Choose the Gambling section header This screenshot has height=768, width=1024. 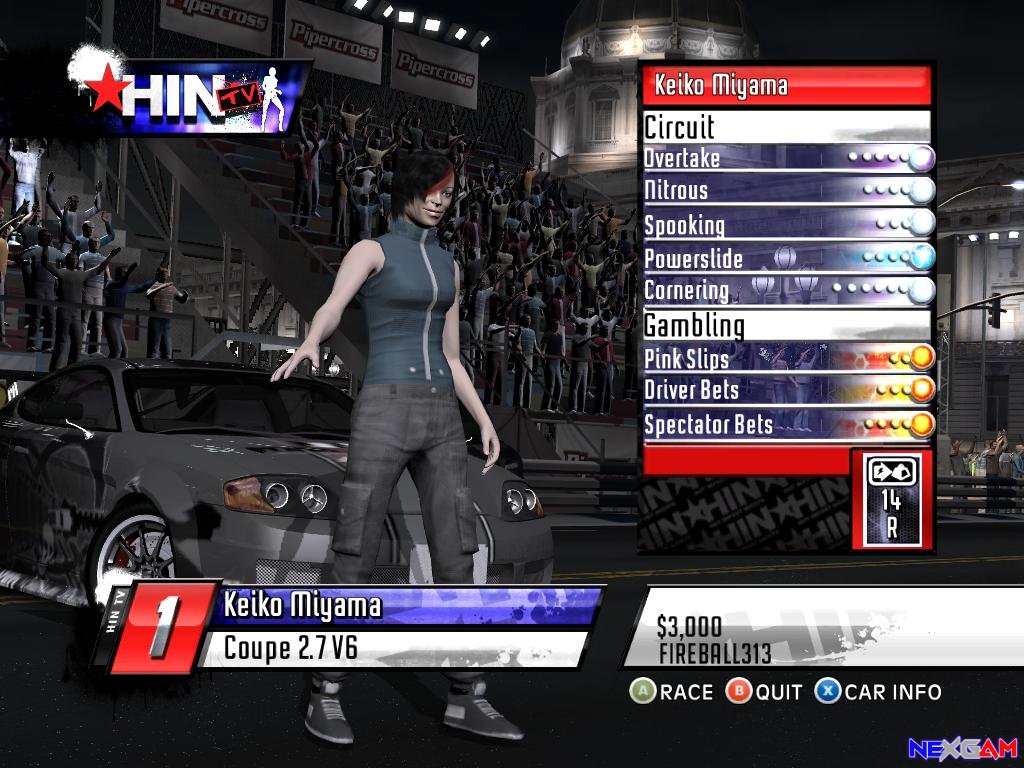786,325
